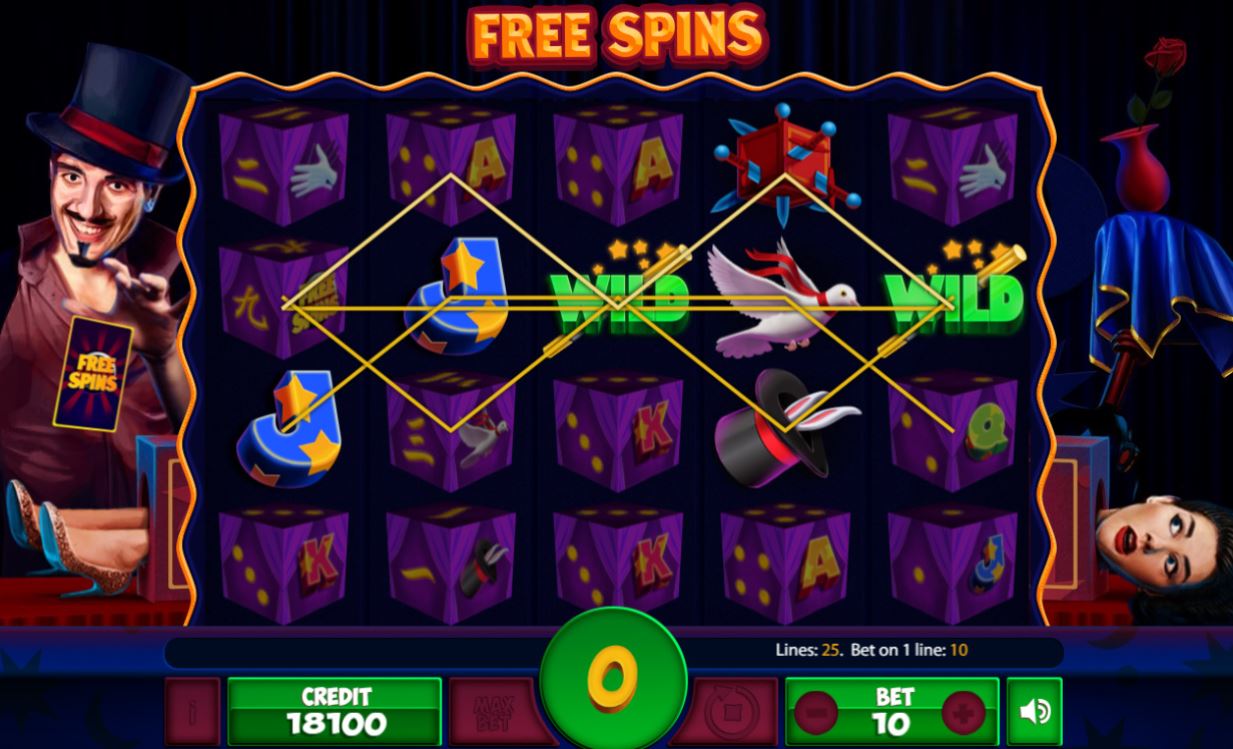
Task: Open the info paytable button
Action: [192, 711]
